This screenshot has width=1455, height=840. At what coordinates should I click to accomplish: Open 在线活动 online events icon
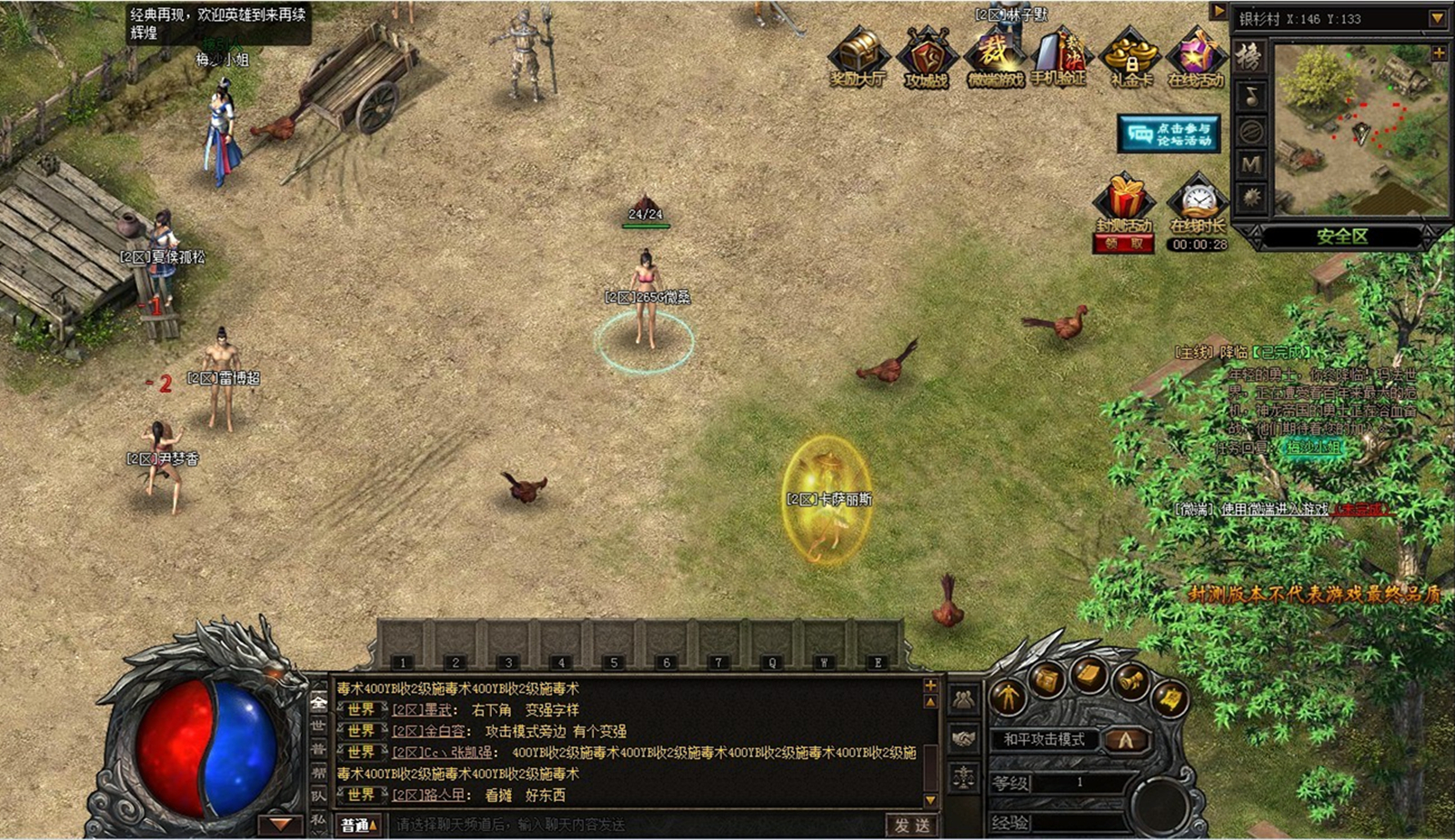click(x=1196, y=56)
